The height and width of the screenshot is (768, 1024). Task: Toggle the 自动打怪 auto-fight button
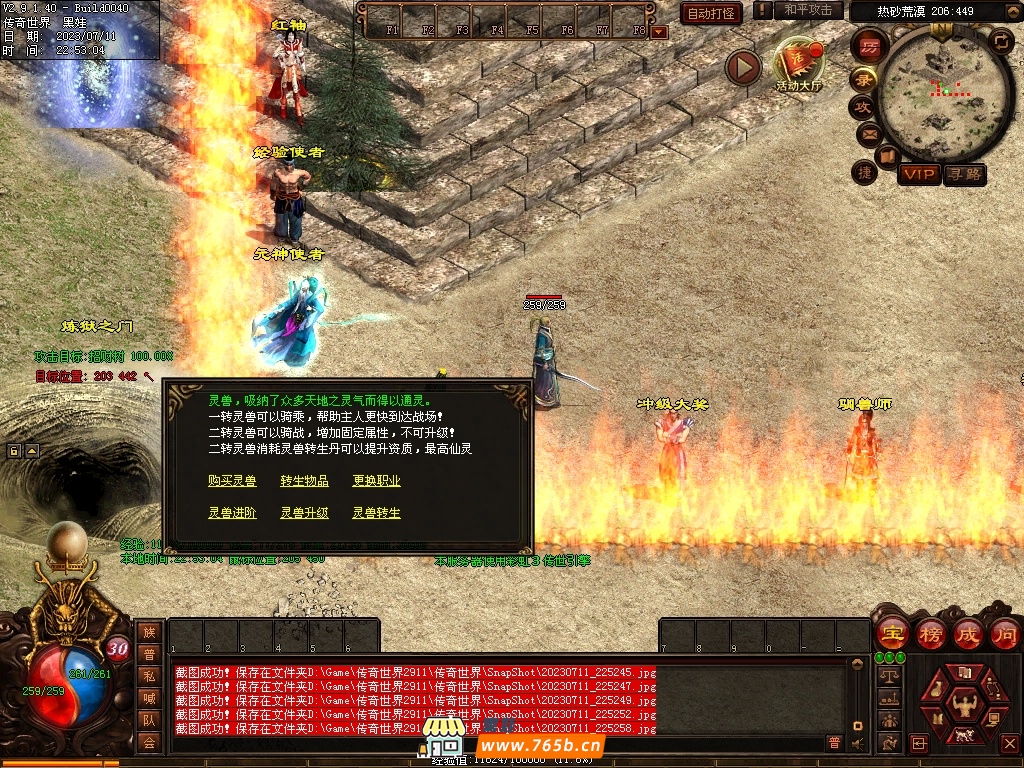(x=711, y=13)
